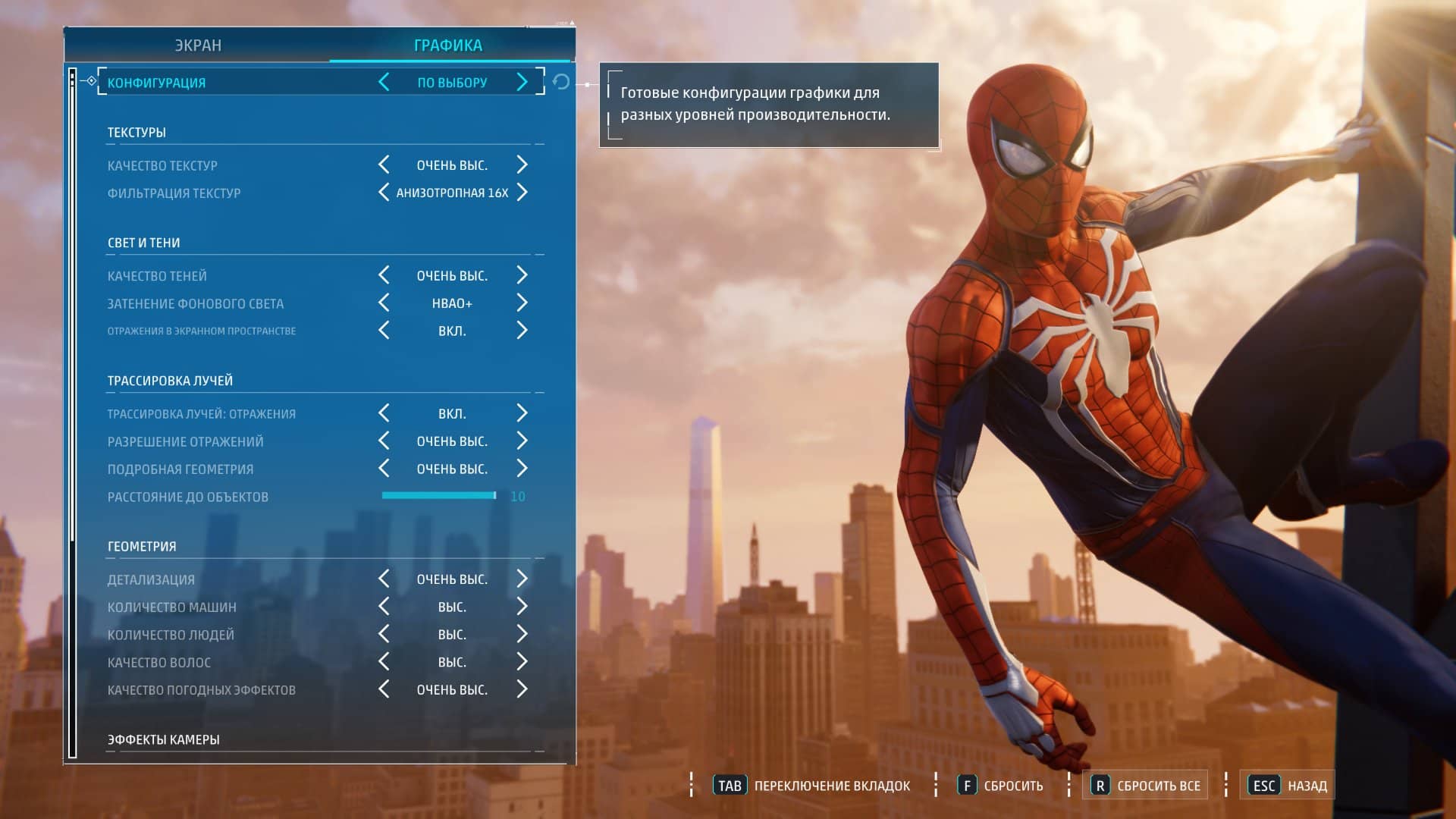This screenshot has height=819, width=1456.
Task: Click the left arrow for Затенение фонового света
Action: 384,303
